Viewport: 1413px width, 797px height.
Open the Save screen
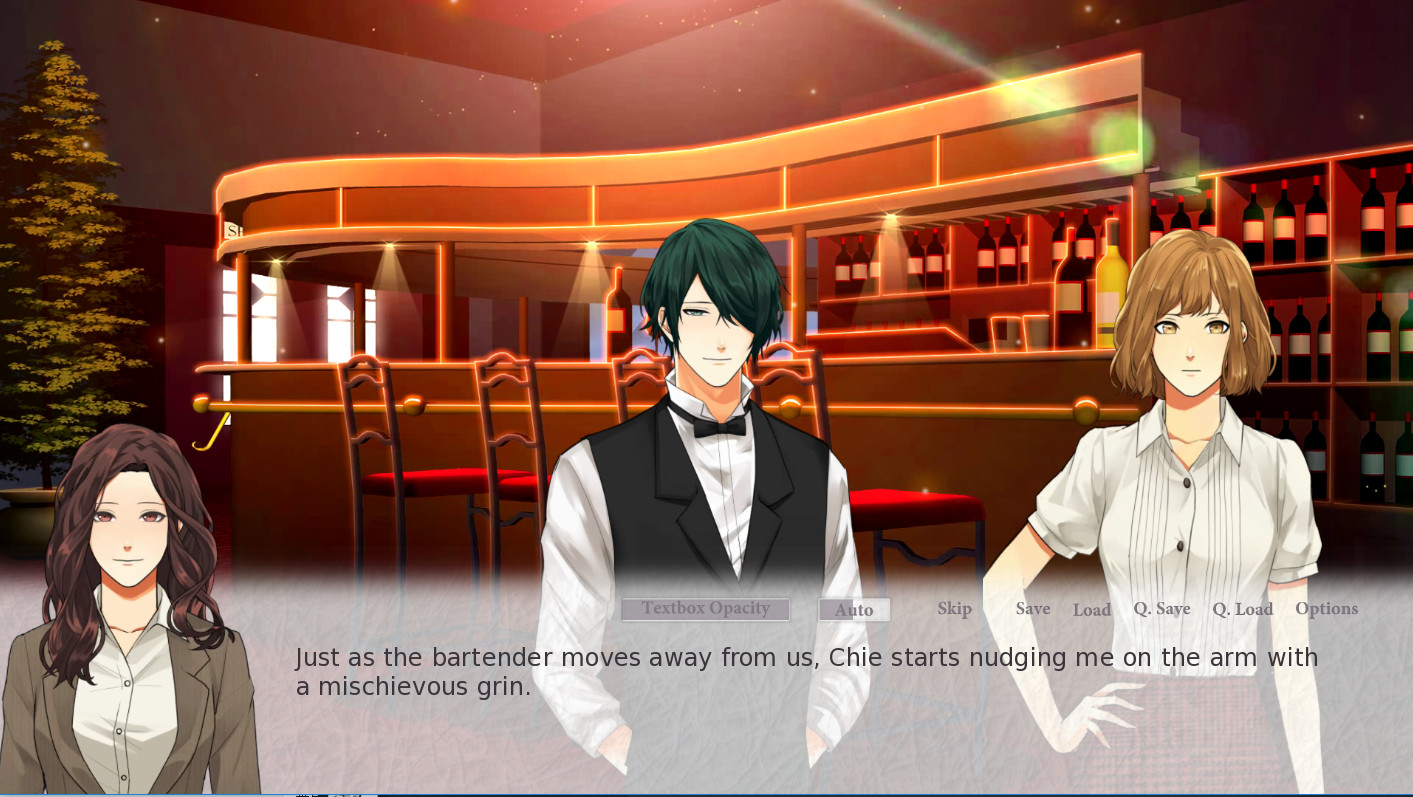tap(1032, 608)
